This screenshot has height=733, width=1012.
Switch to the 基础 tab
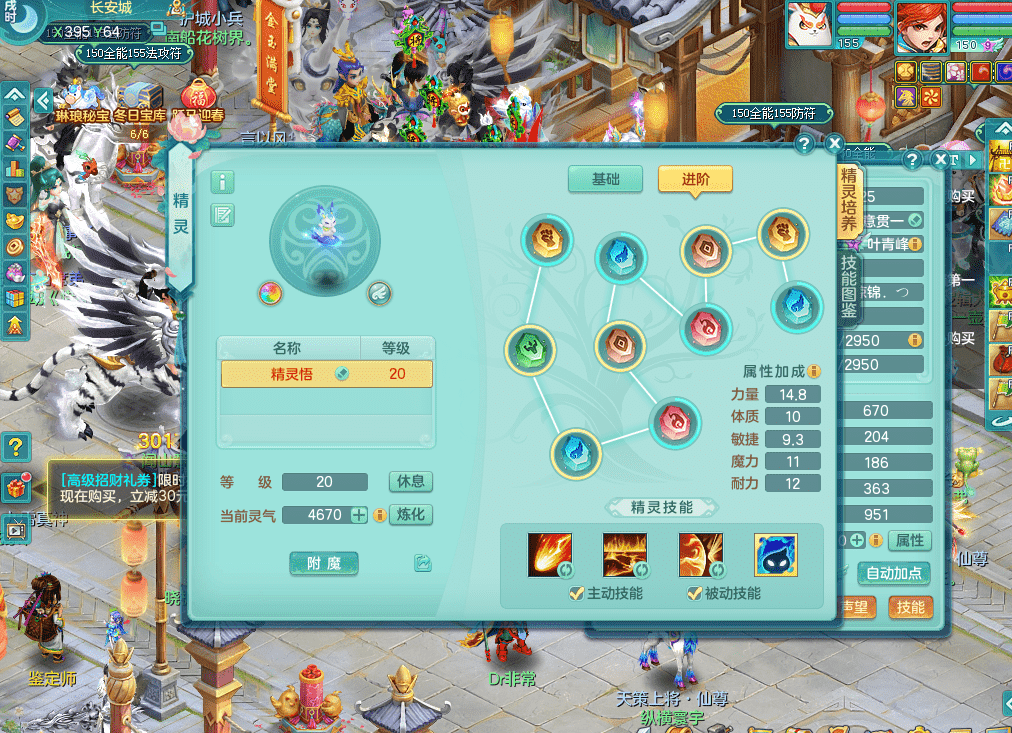605,179
